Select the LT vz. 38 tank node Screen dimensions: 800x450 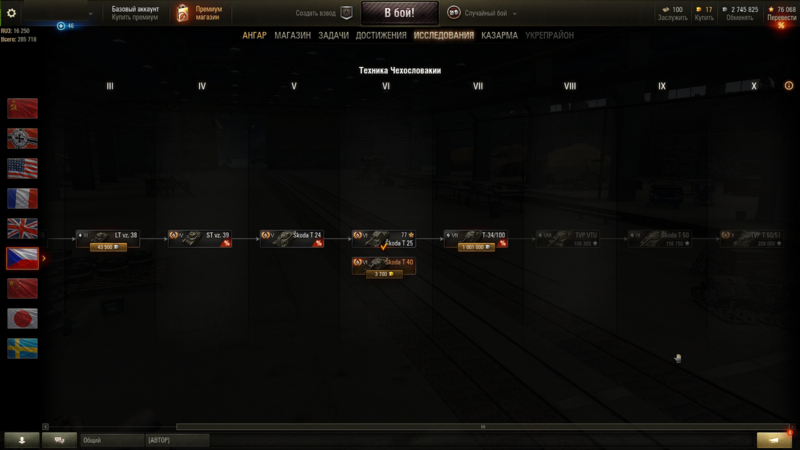[x=109, y=236]
